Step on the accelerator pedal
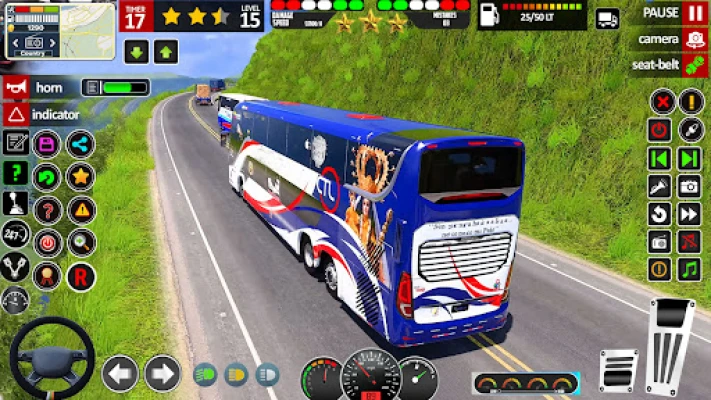Screen dimensions: 711x400 point(670,338)
